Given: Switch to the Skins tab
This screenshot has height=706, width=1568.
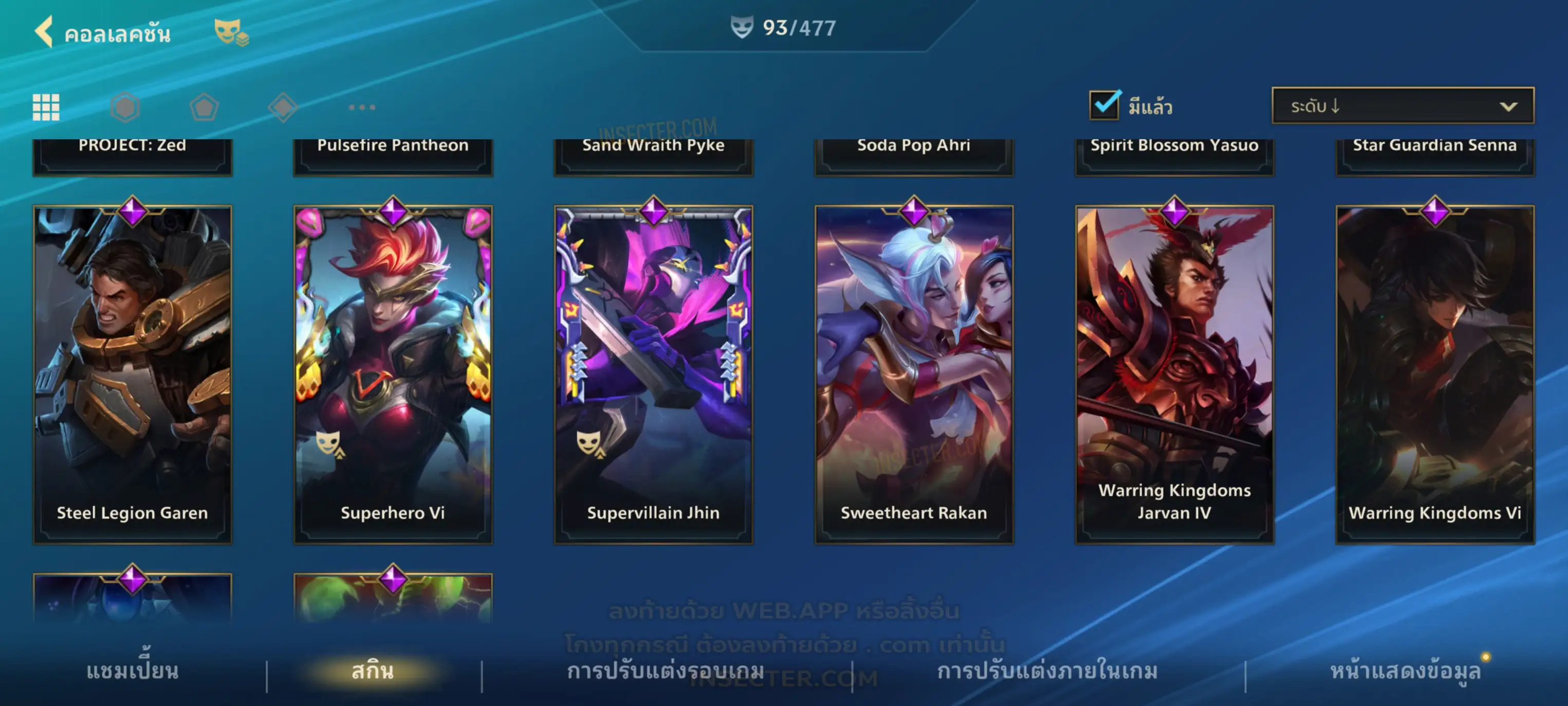Looking at the screenshot, I should pyautogui.click(x=373, y=671).
